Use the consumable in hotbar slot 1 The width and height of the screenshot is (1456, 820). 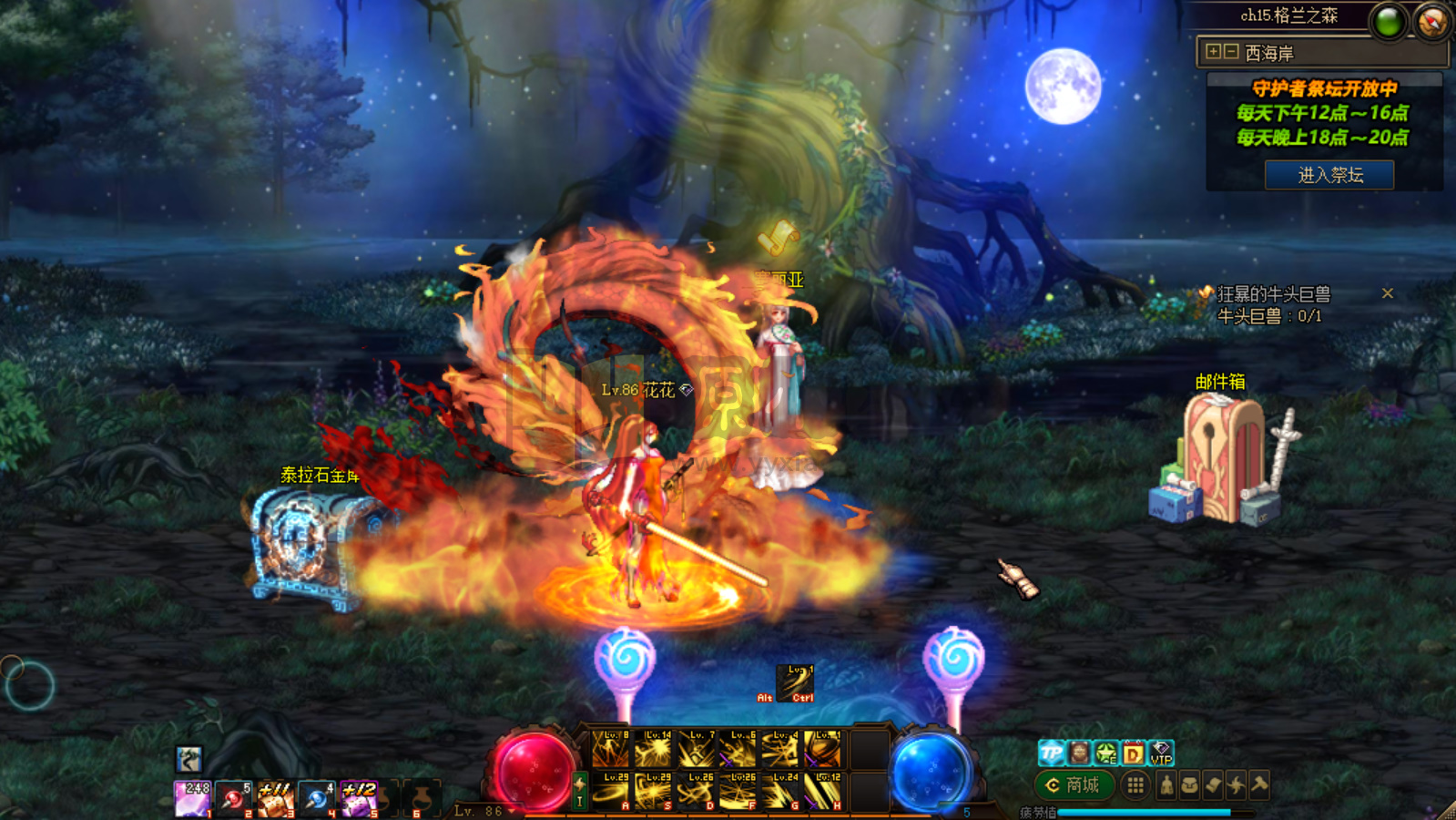pyautogui.click(x=192, y=799)
